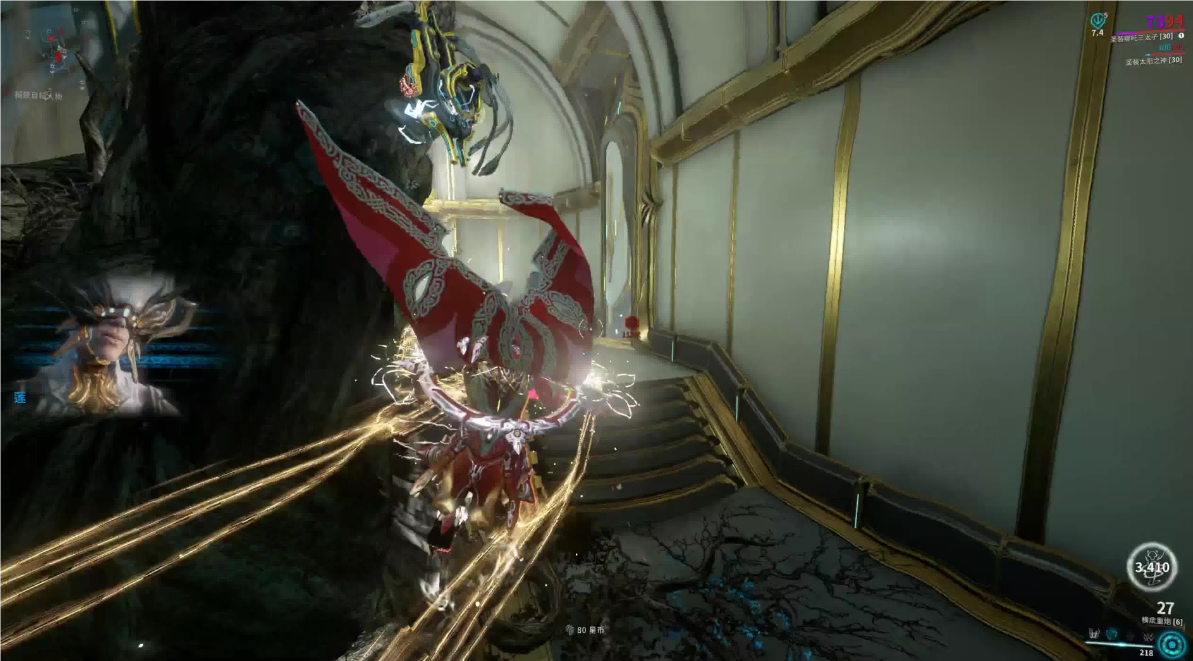Click the Lotus transmission portrait

tap(112, 347)
